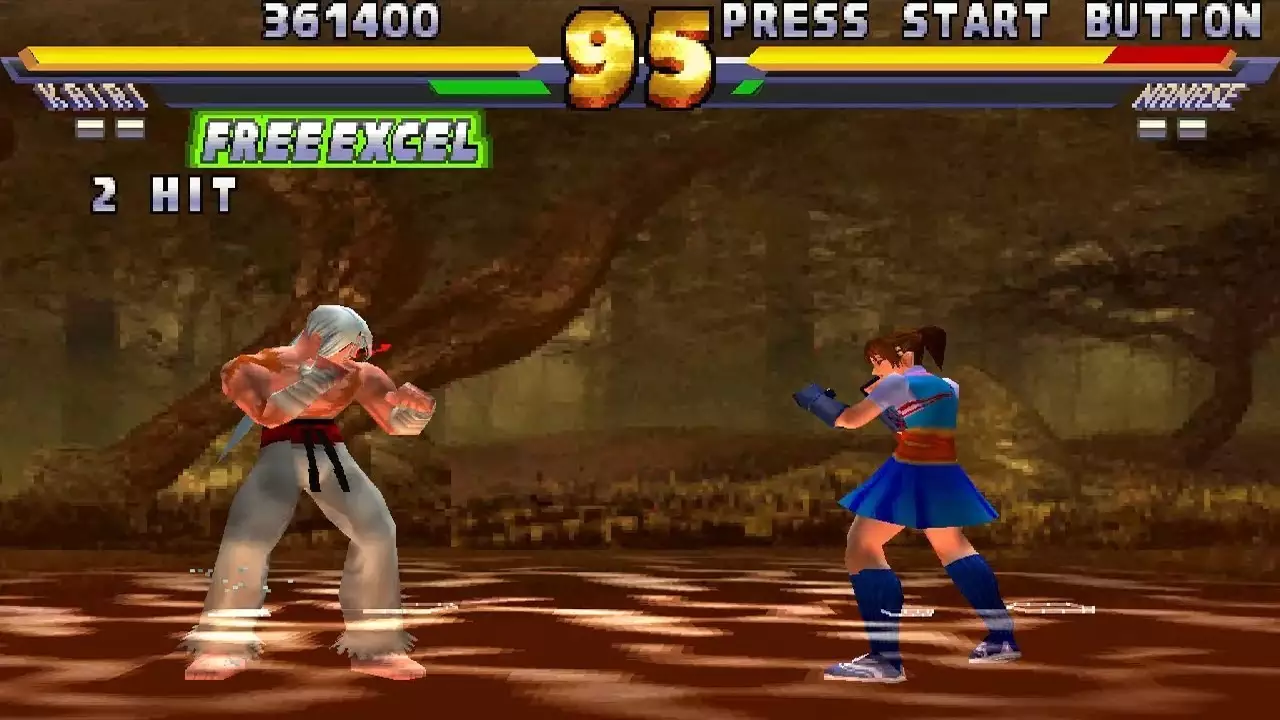This screenshot has height=720, width=1280.
Task: Click the fighter Kairi in white gi
Action: point(320,470)
